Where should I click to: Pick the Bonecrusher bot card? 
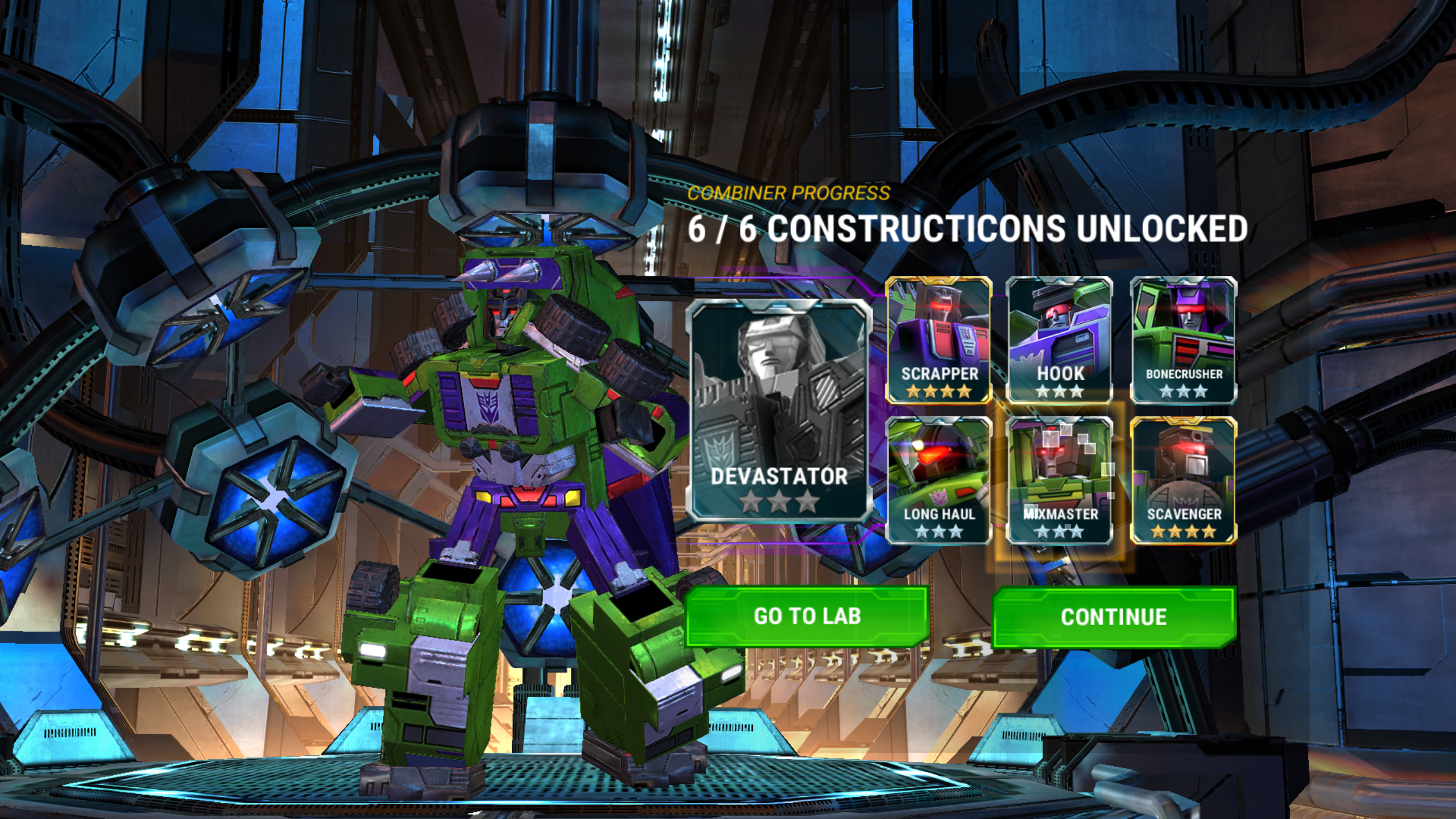[x=1184, y=340]
